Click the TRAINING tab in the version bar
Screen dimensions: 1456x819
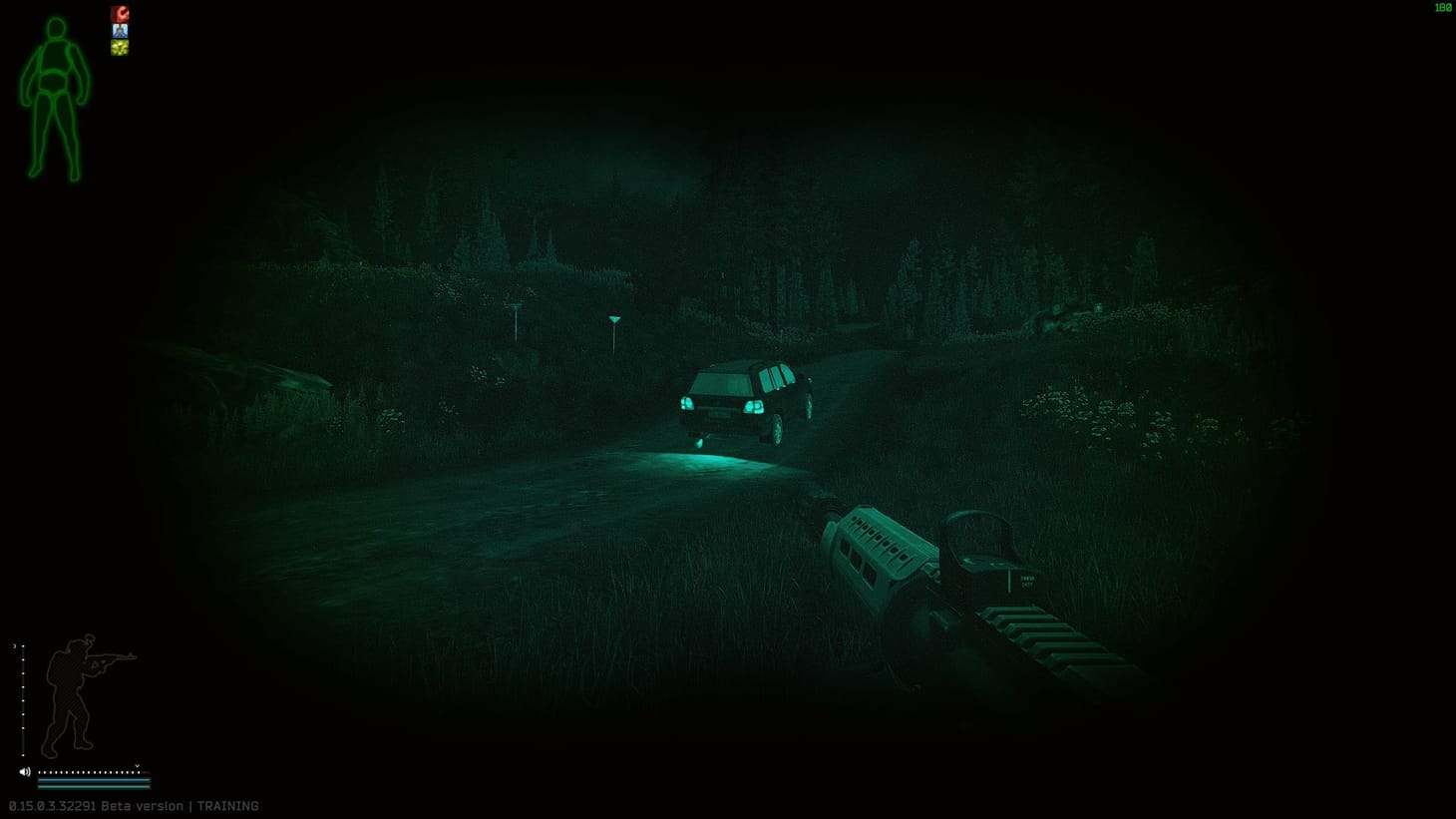(x=228, y=805)
